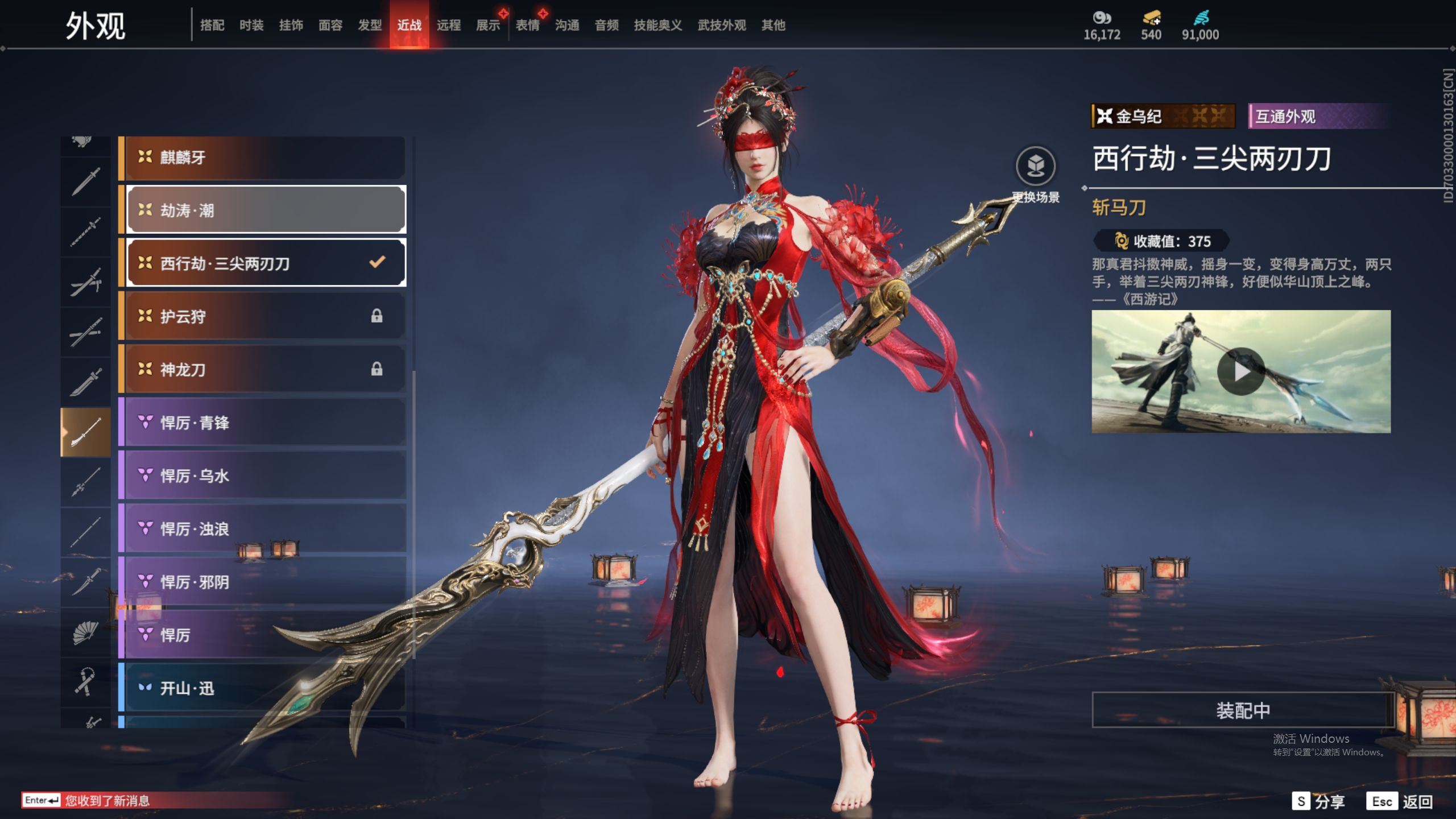Select the folding fan weapon category
The width and height of the screenshot is (1456, 819).
(x=85, y=632)
